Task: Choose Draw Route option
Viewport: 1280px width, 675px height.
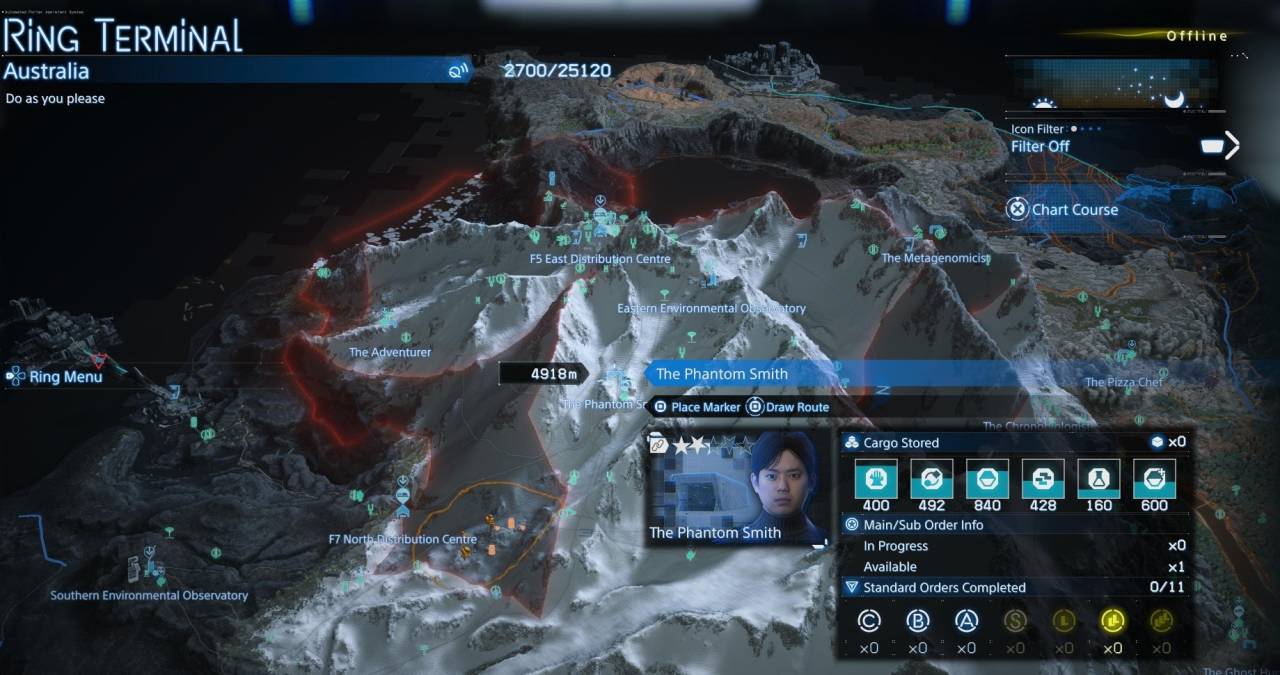Action: coord(788,407)
